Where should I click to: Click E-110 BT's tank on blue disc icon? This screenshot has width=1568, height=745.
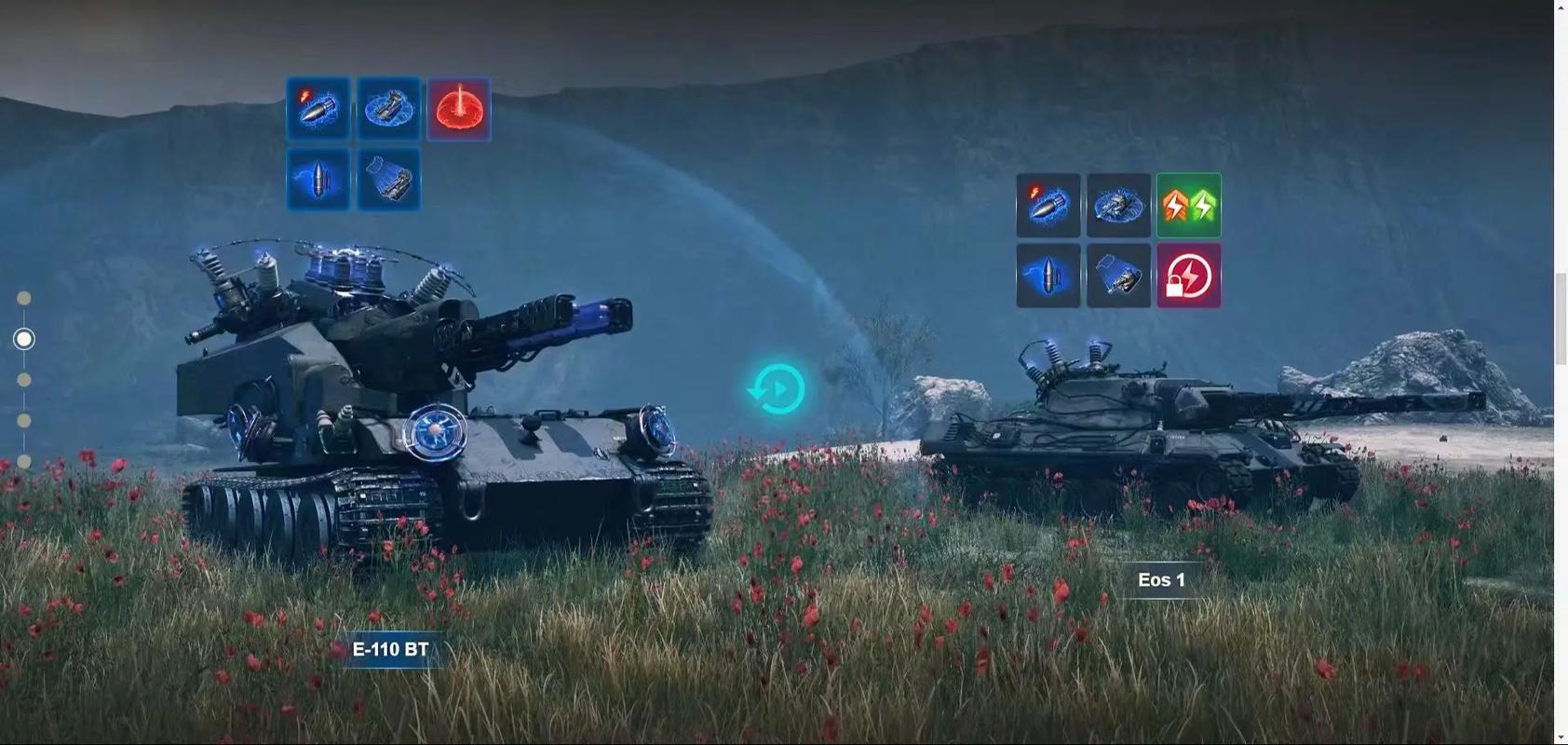pyautogui.click(x=389, y=109)
